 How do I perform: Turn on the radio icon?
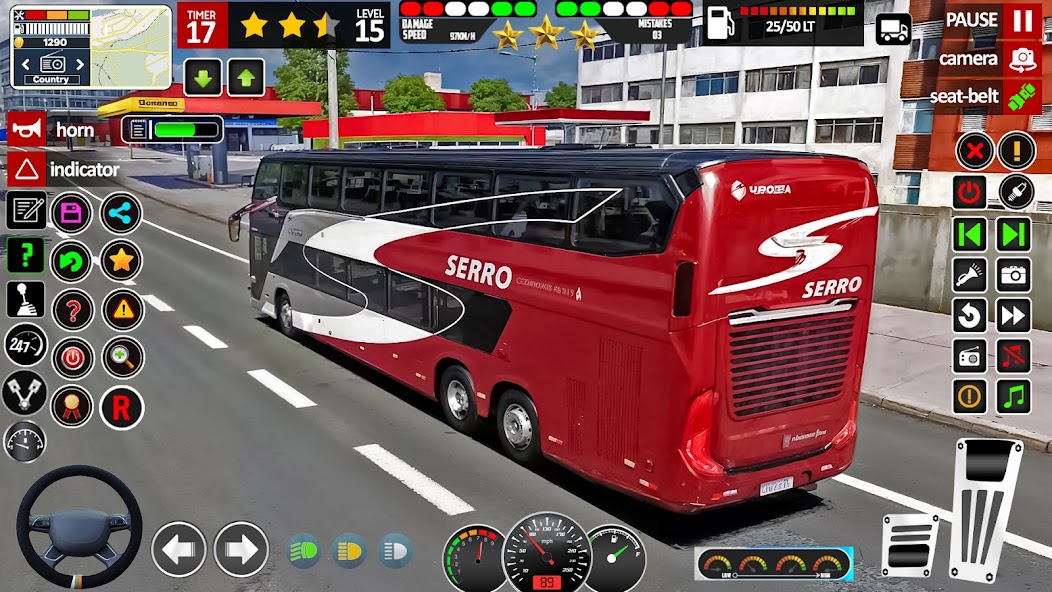tap(970, 355)
